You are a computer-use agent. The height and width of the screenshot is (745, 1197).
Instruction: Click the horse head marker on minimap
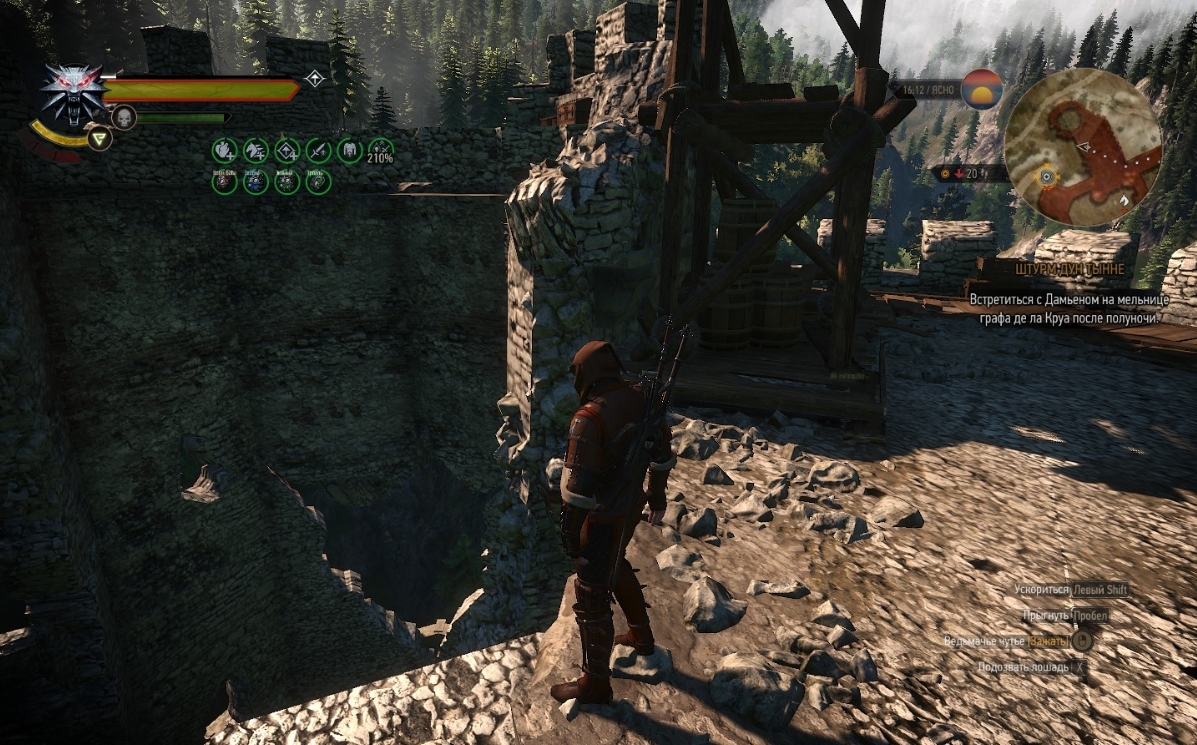pyautogui.click(x=1124, y=200)
